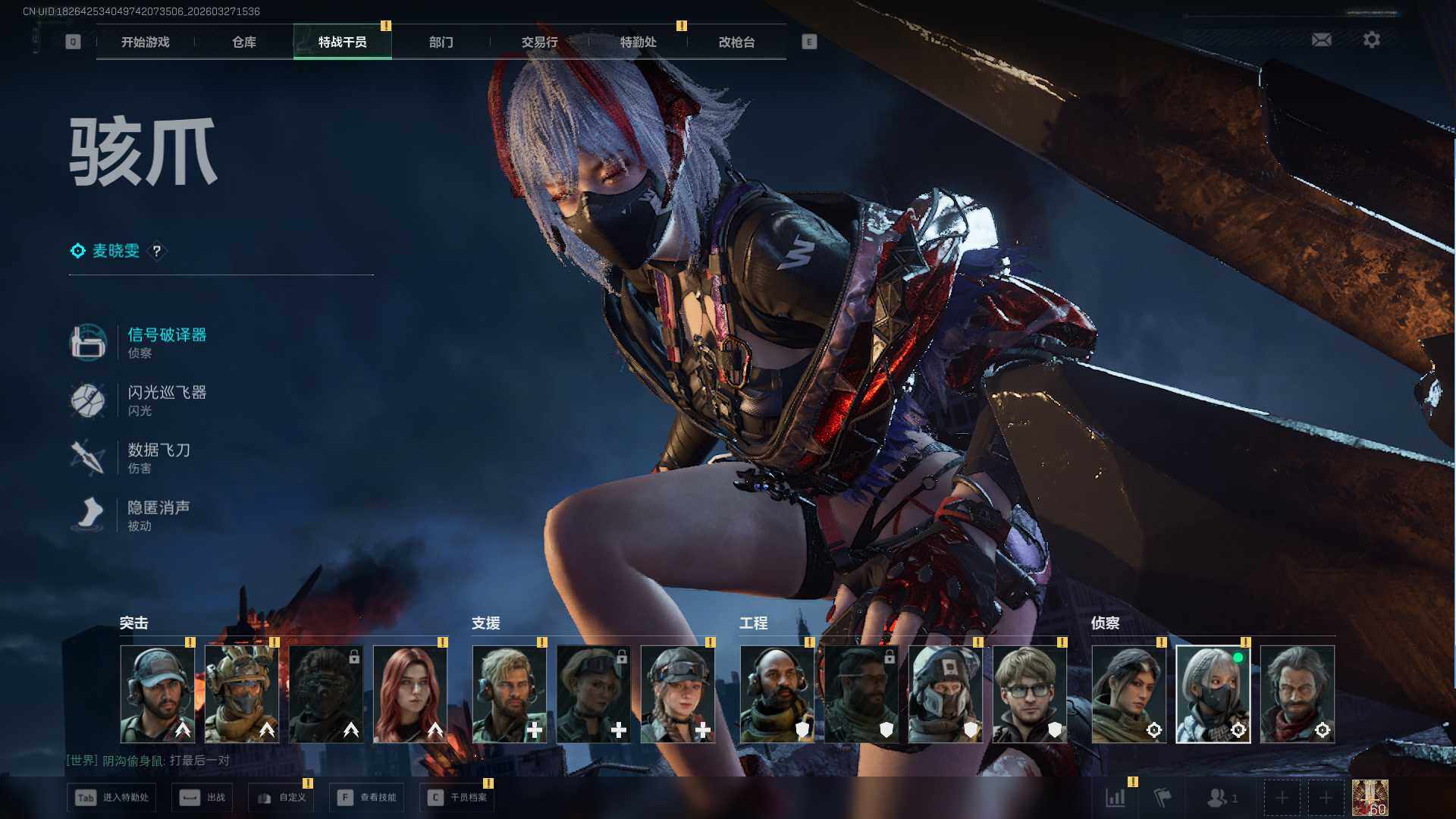1456x819 pixels.
Task: Open the 开始游戏 tab
Action: coord(145,42)
